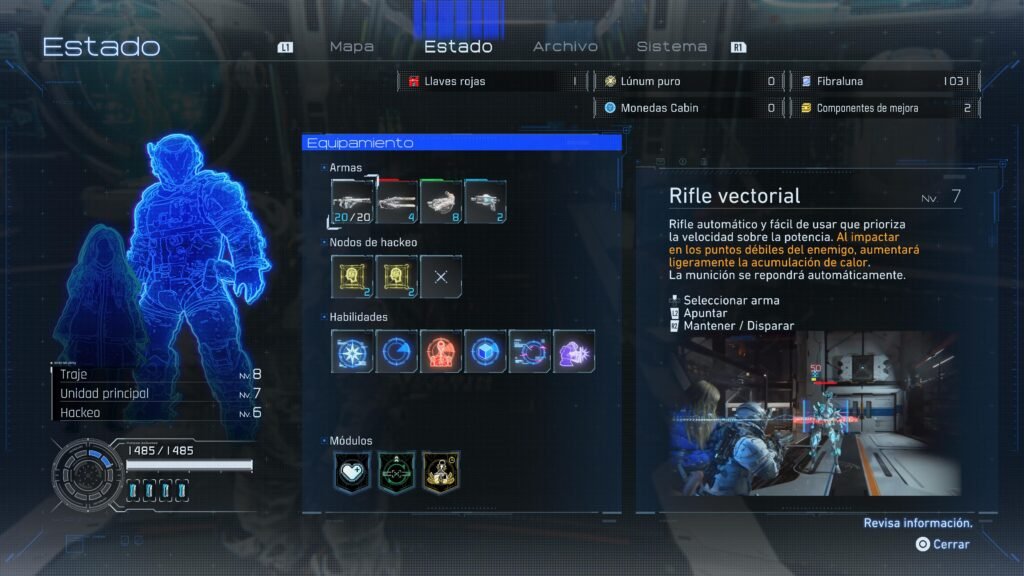The height and width of the screenshot is (576, 1024).
Task: Go to the Sistema tab
Action: coord(671,47)
